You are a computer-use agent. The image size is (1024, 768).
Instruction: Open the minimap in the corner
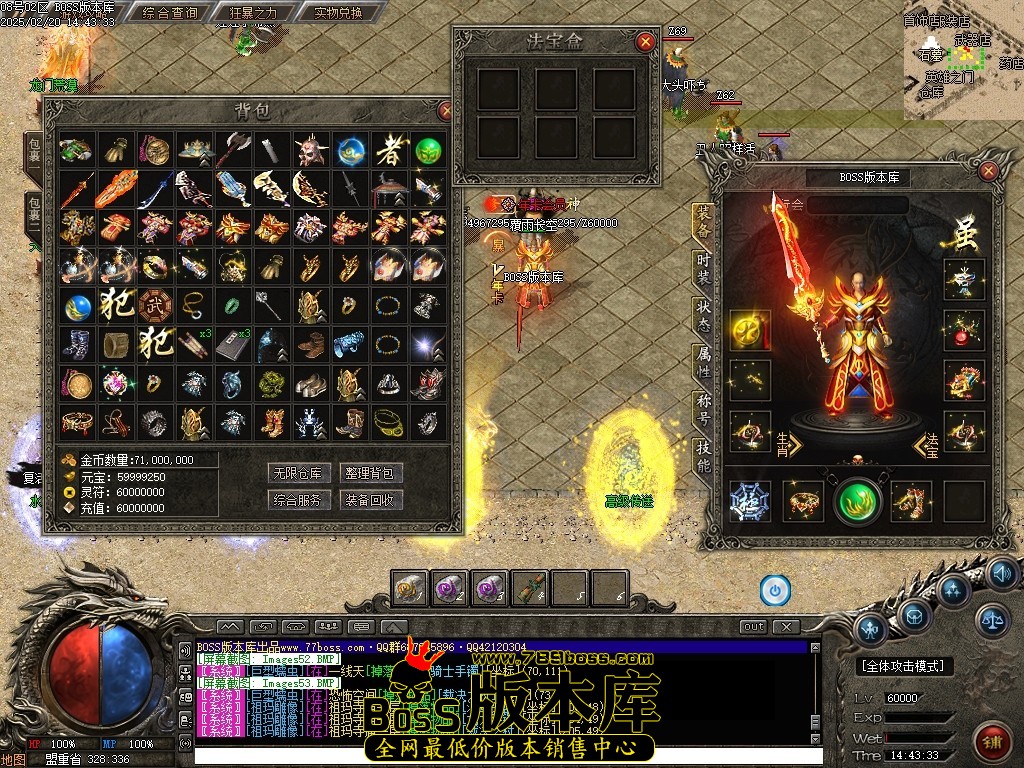[964, 60]
